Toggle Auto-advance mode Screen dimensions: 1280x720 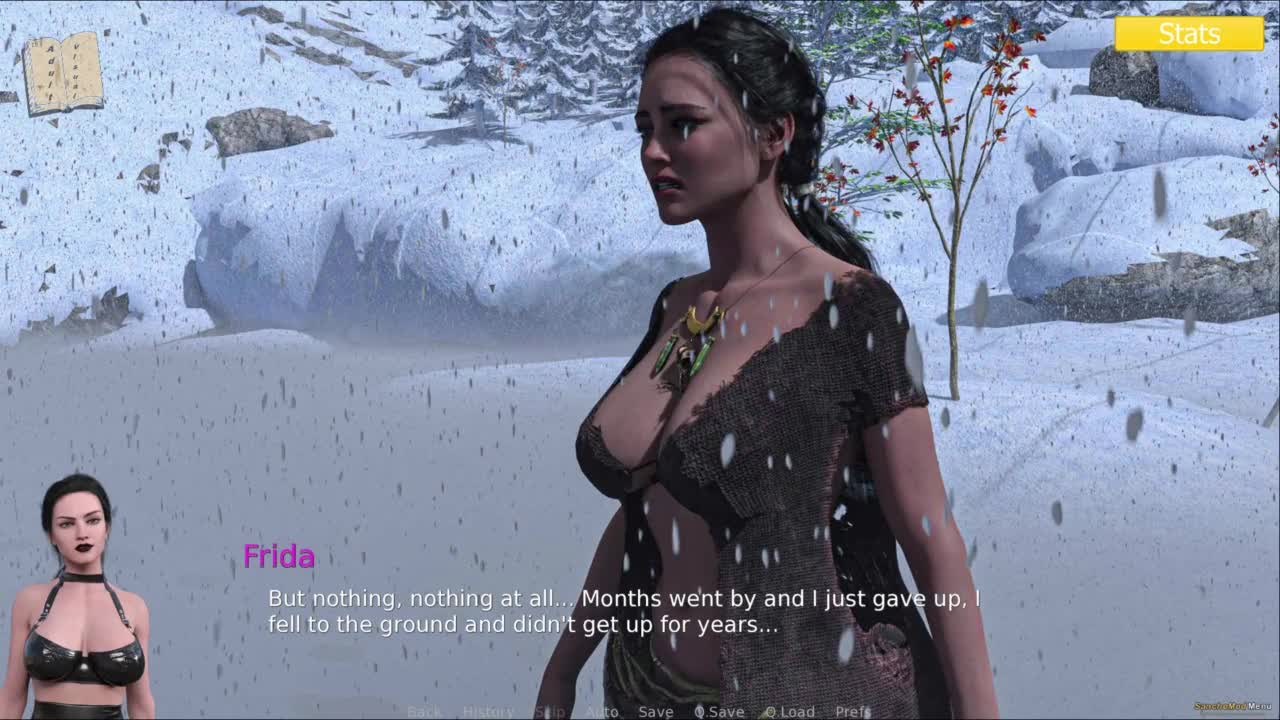(x=602, y=712)
